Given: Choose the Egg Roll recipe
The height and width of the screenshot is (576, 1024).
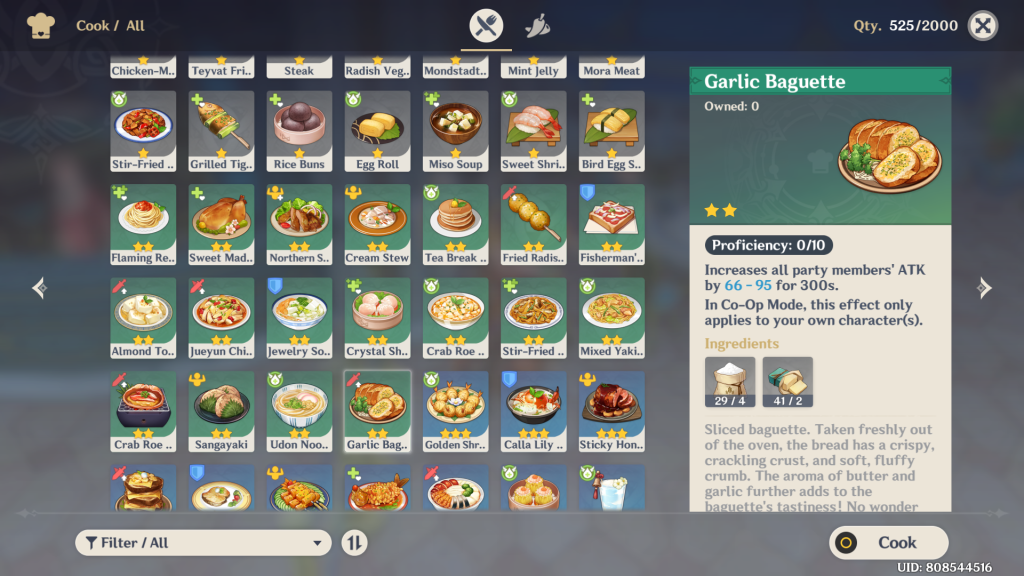Looking at the screenshot, I should point(378,131).
